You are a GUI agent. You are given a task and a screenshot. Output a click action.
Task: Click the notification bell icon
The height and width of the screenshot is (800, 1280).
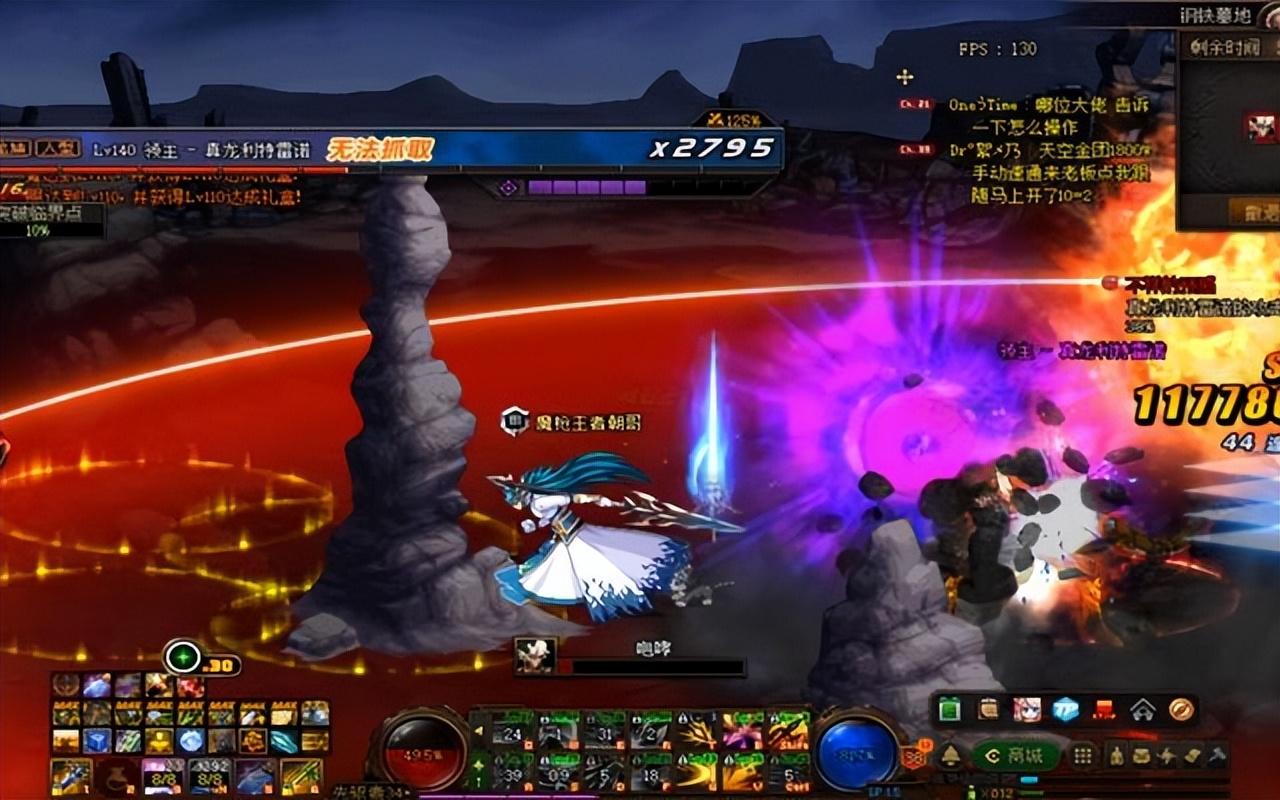click(950, 756)
